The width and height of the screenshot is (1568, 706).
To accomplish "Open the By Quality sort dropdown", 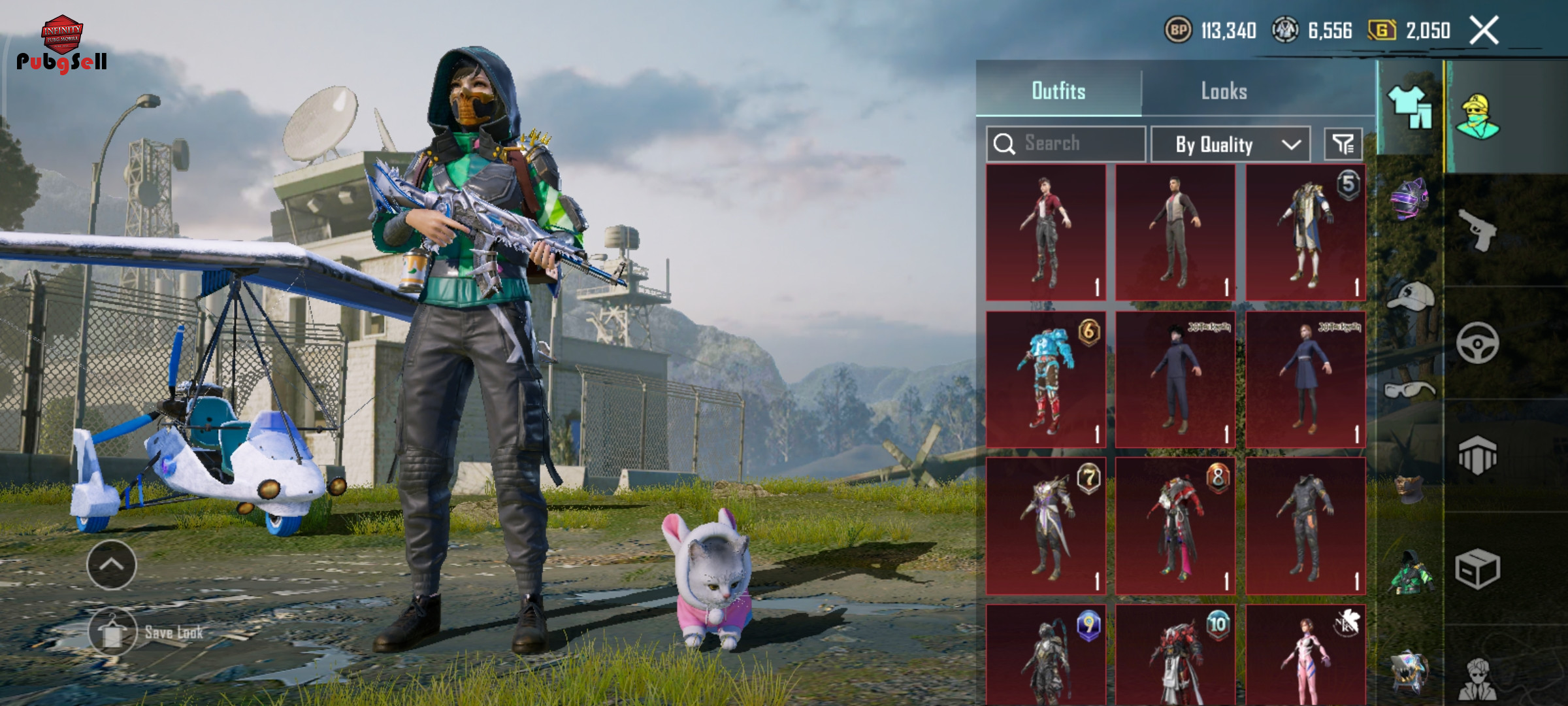I will [x=1230, y=144].
